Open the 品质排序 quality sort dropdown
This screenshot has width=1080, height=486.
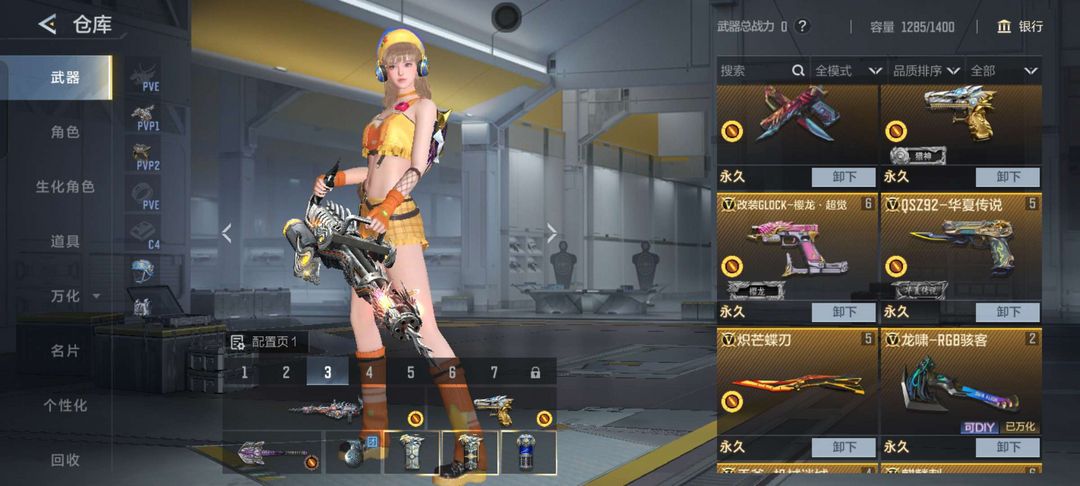tap(925, 71)
